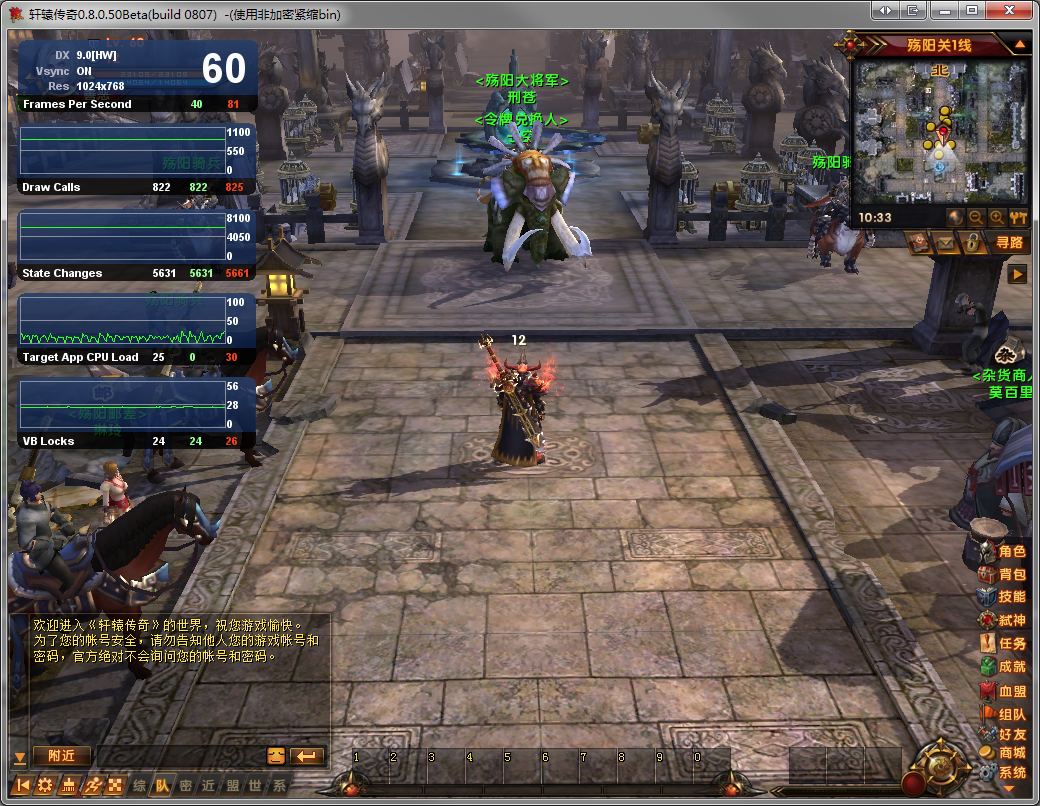Open the chat emoticon face picker
Screen dimensions: 1040x806
click(277, 756)
